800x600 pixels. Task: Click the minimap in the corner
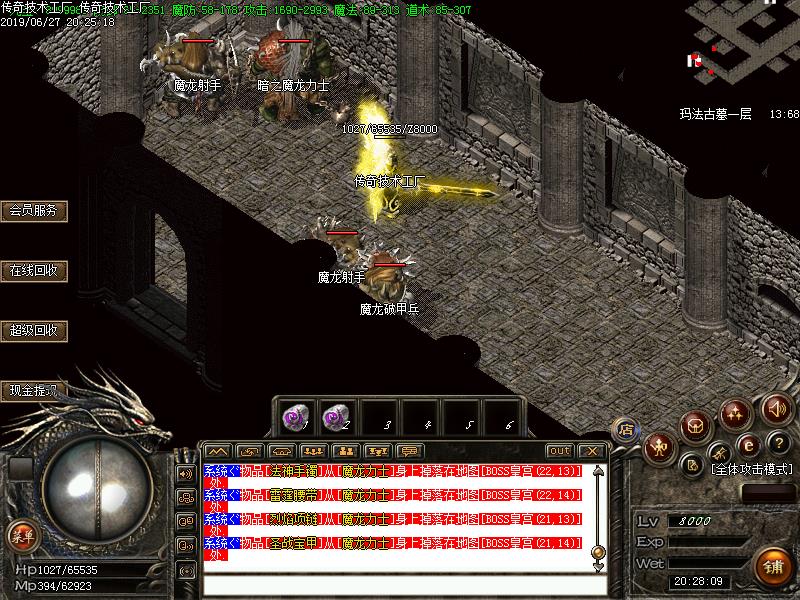[742, 45]
